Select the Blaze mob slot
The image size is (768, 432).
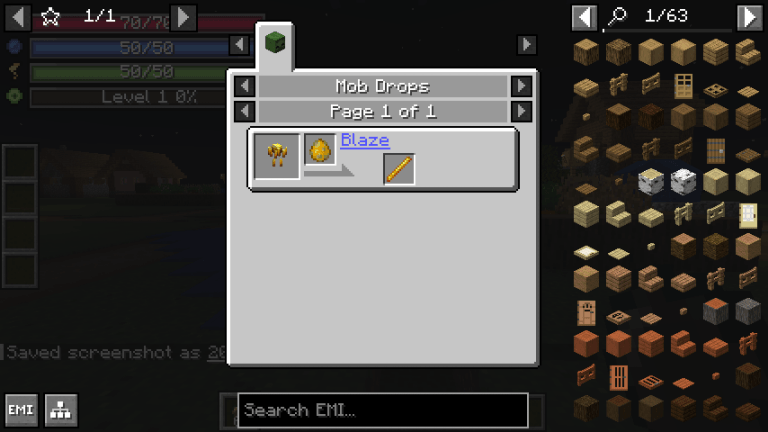click(x=276, y=156)
